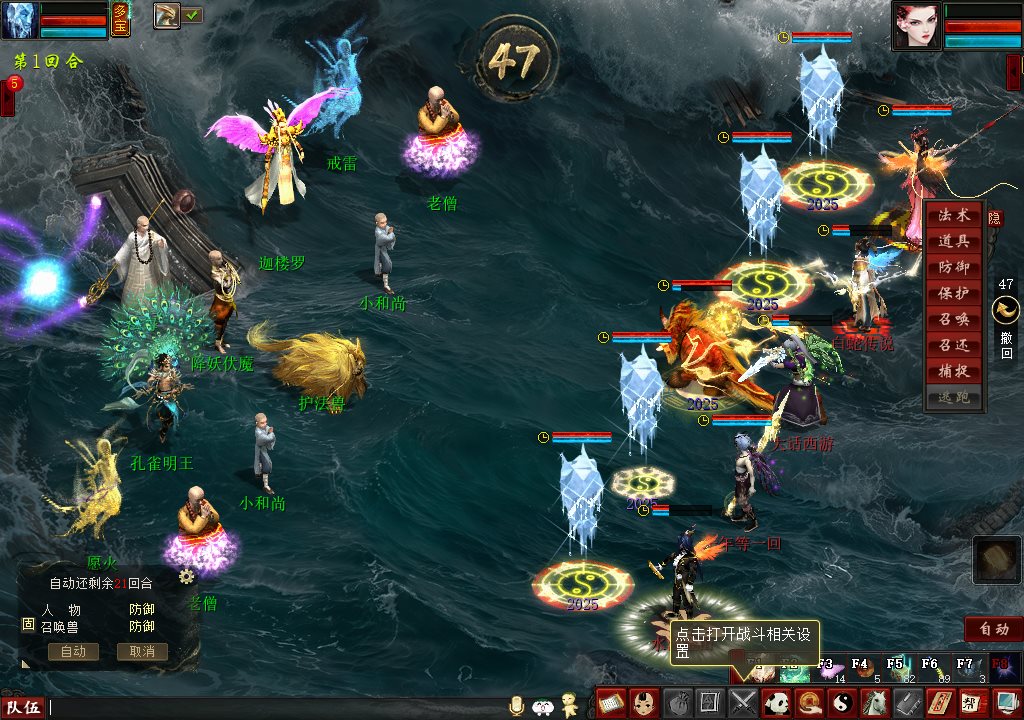
Task: Select the 召唤 summon command
Action: click(x=953, y=320)
